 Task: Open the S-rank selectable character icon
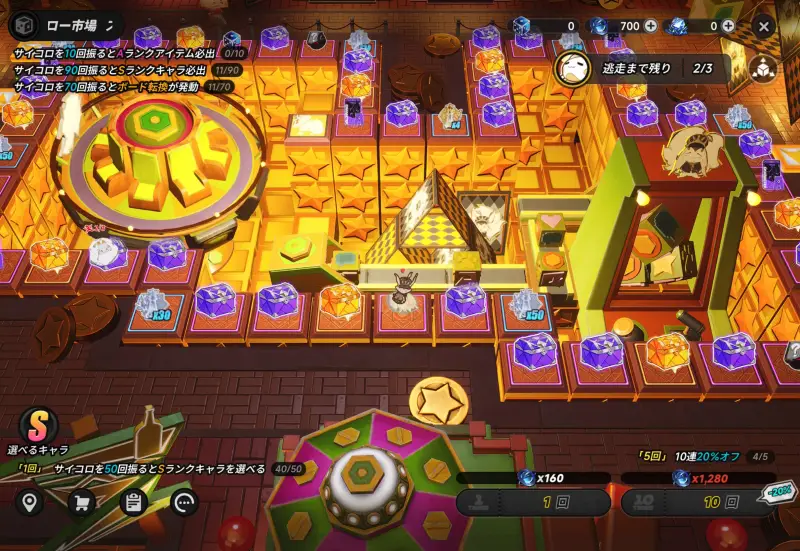tap(38, 424)
